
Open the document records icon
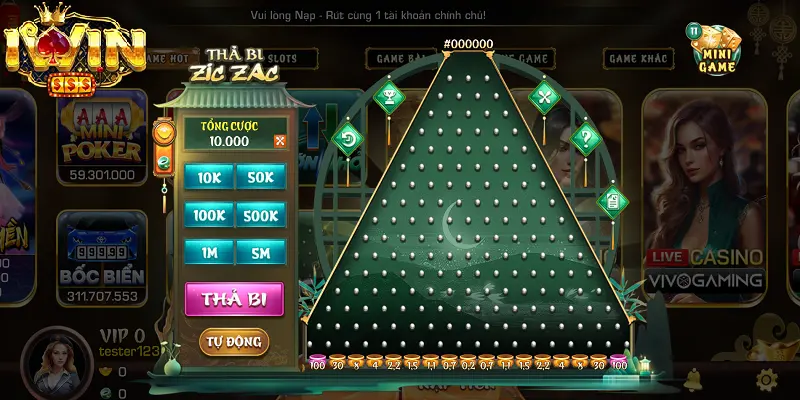click(x=611, y=201)
